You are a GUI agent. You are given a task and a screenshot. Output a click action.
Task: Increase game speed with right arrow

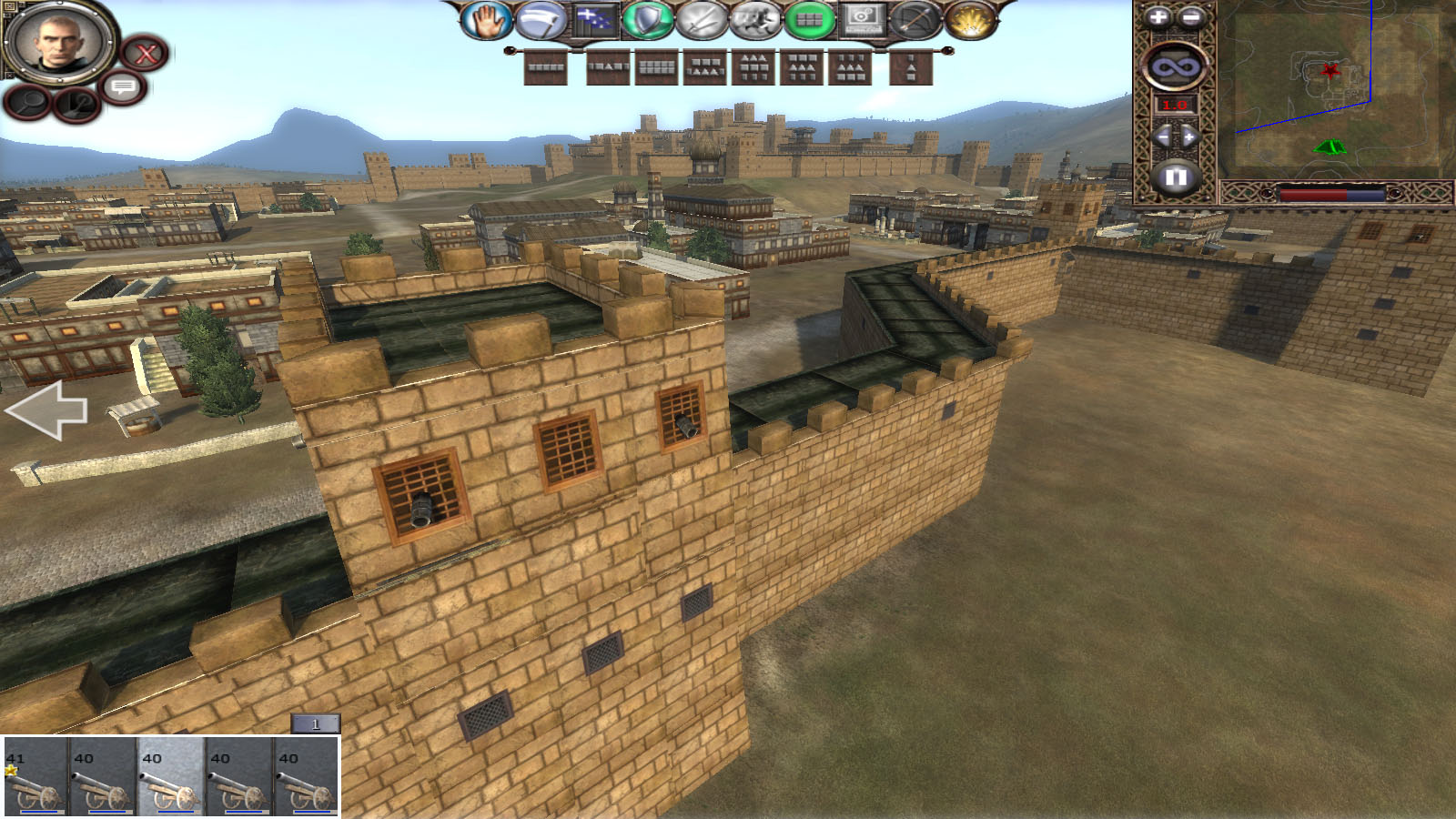tap(1189, 136)
